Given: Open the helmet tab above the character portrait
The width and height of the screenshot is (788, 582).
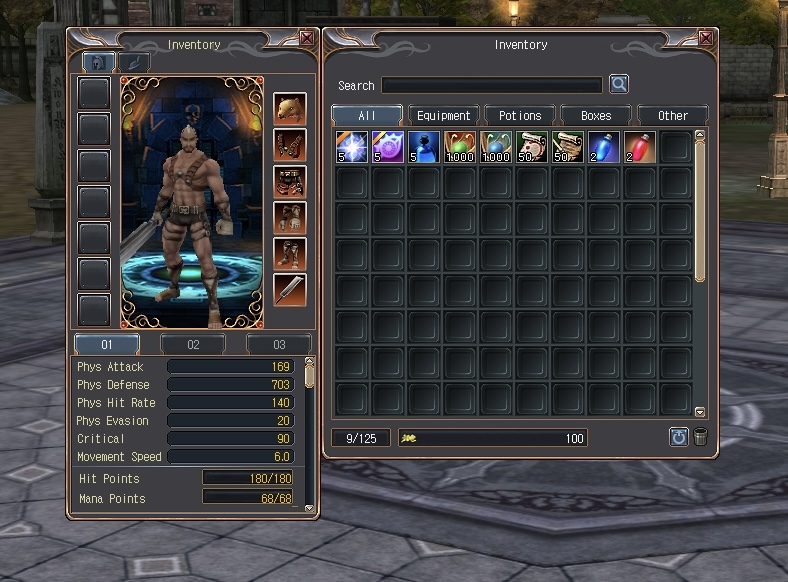Looking at the screenshot, I should pyautogui.click(x=98, y=62).
